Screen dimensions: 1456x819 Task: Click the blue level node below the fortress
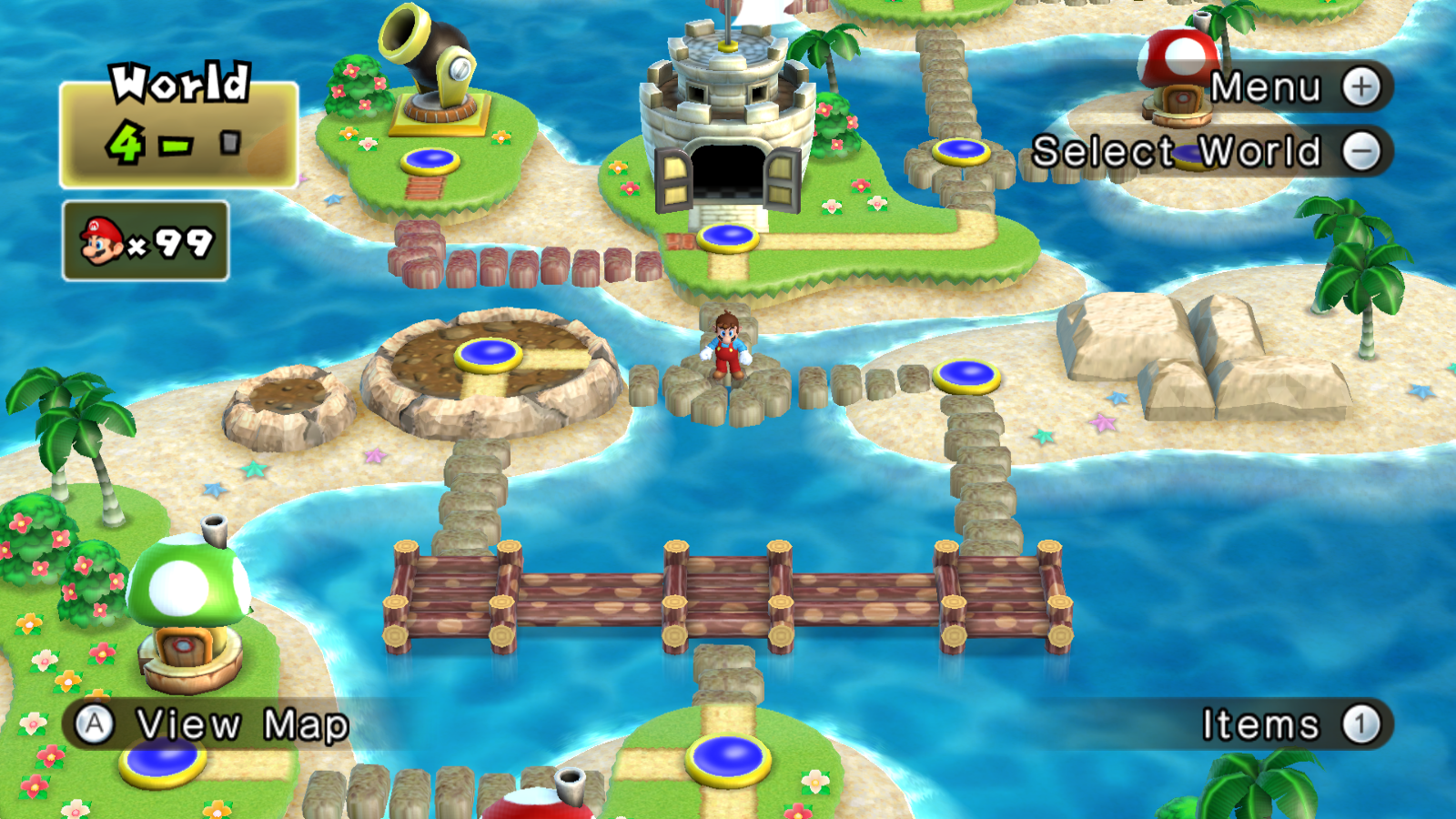(728, 238)
